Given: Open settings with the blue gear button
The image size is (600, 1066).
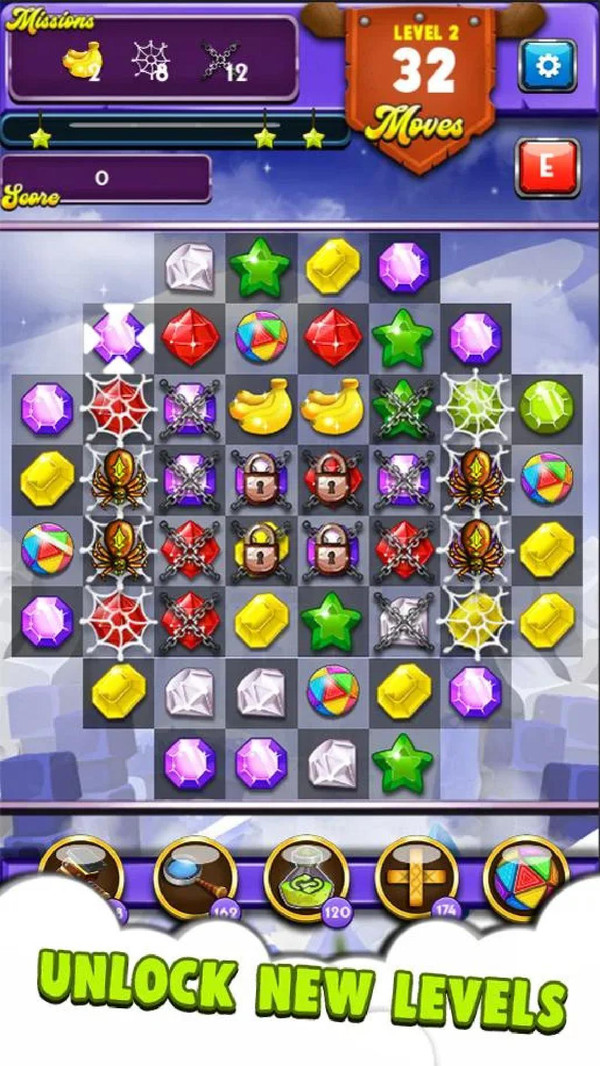Looking at the screenshot, I should 546,66.
